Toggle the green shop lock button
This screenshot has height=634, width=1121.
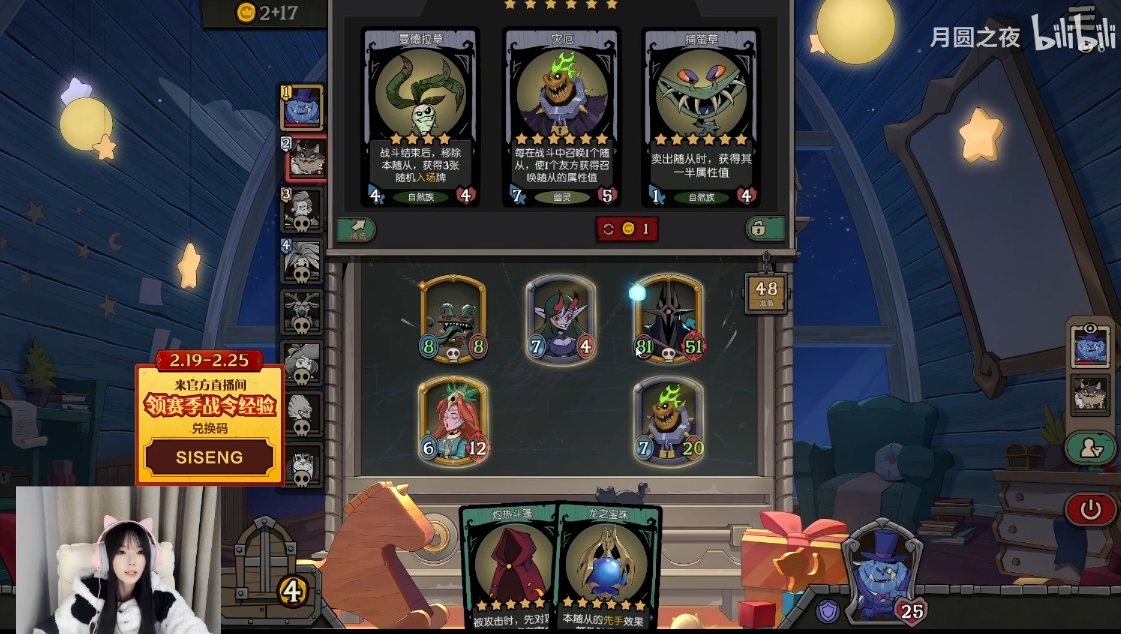[x=765, y=229]
